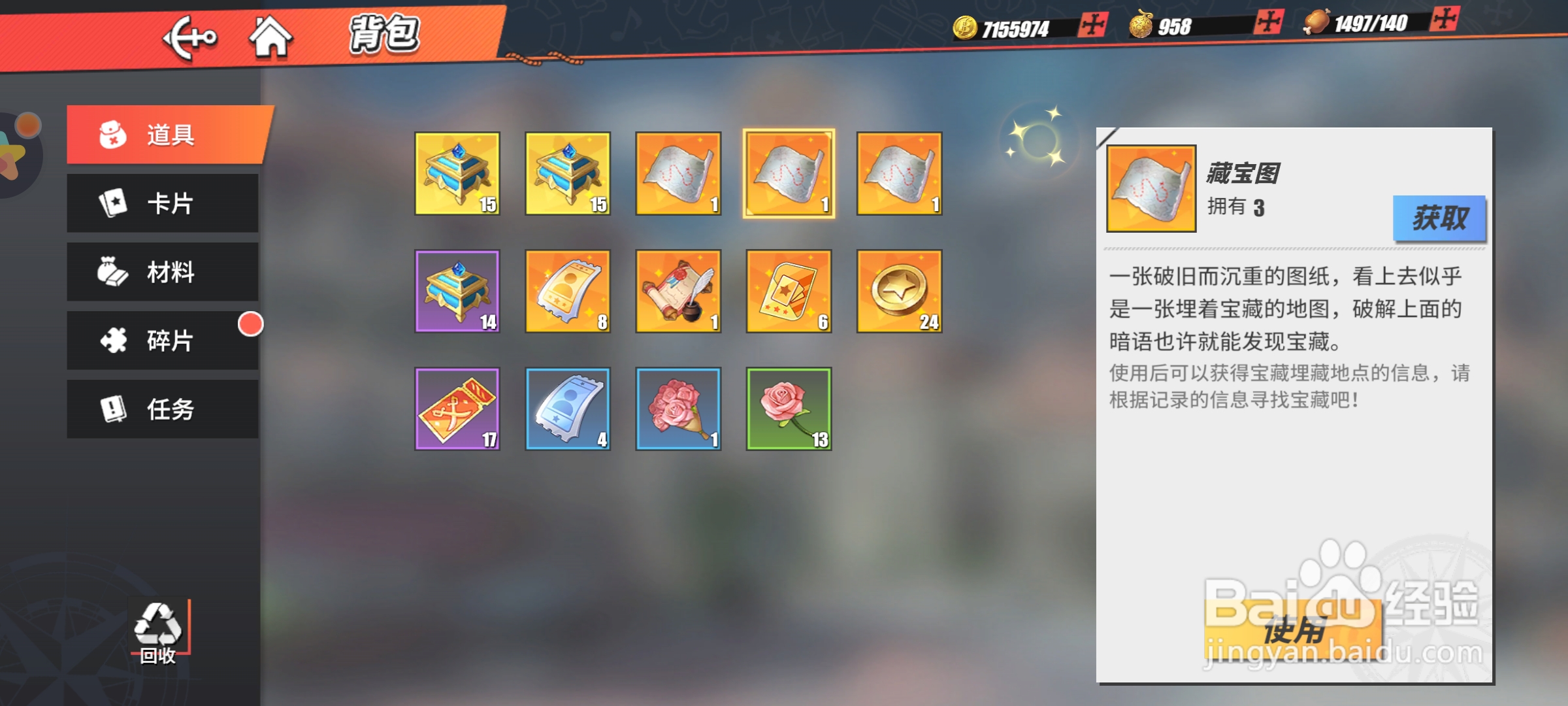Open the purple treasure chest item

tap(457, 290)
